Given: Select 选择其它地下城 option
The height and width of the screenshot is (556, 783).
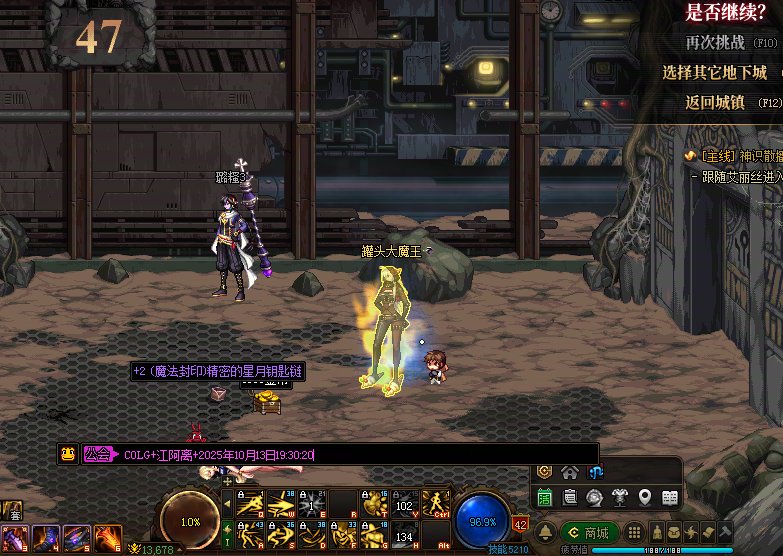Looking at the screenshot, I should click(x=714, y=73).
